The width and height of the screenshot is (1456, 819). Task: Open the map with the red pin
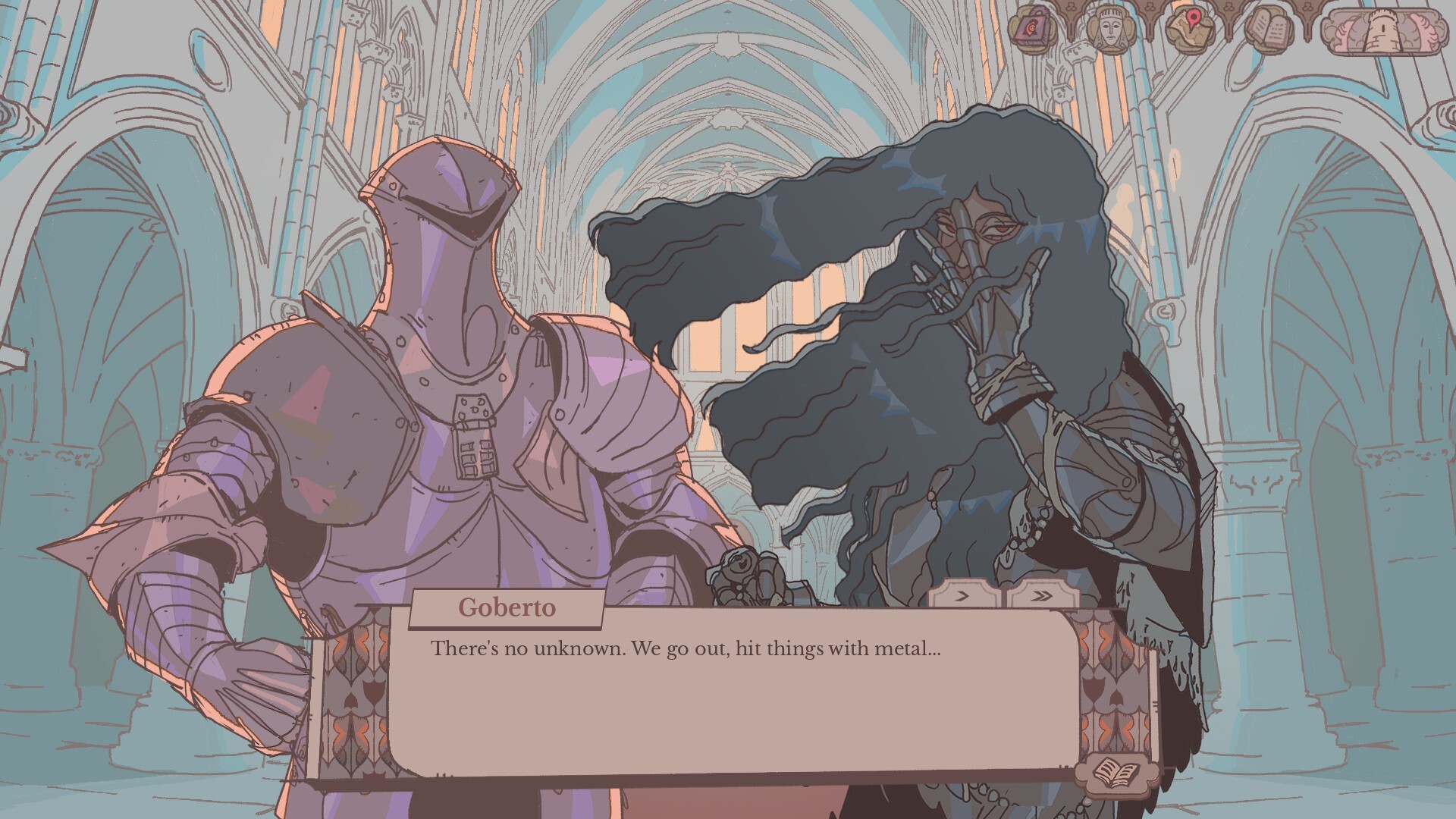click(1187, 27)
